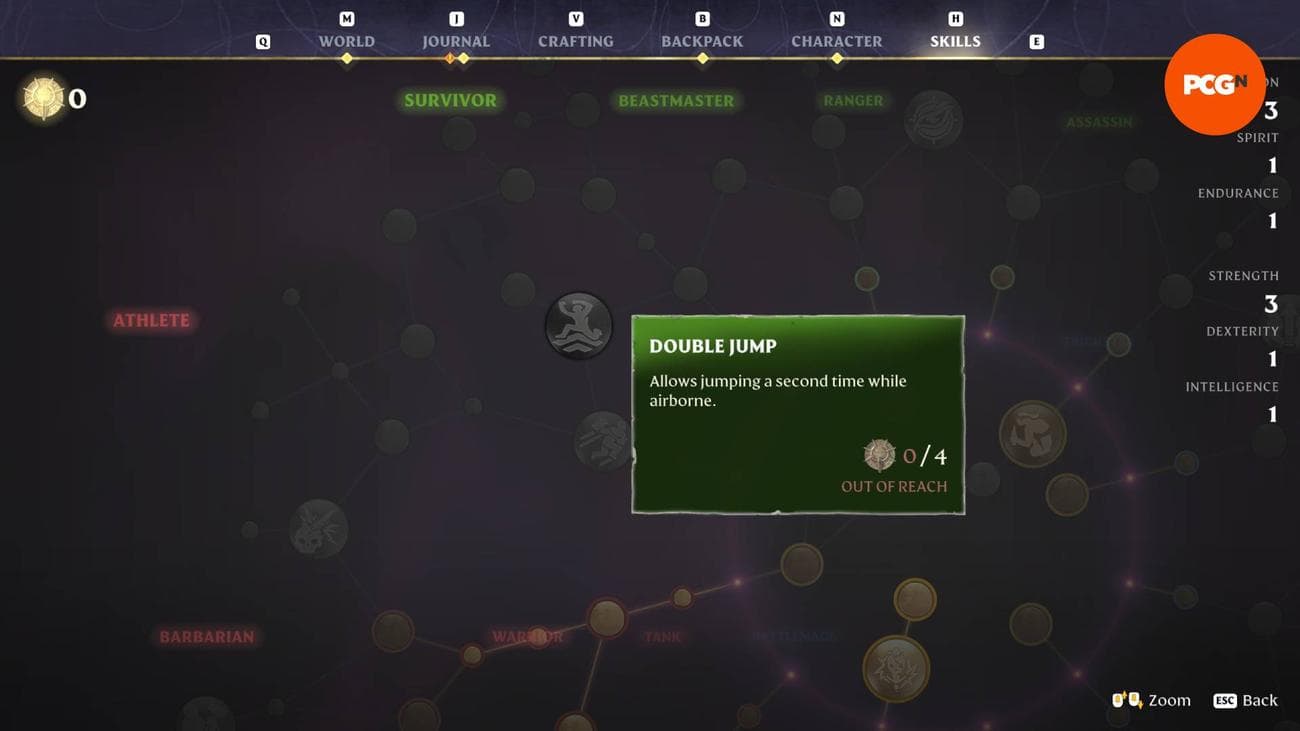Click the sprinting skill node below Double Jump

pos(604,440)
